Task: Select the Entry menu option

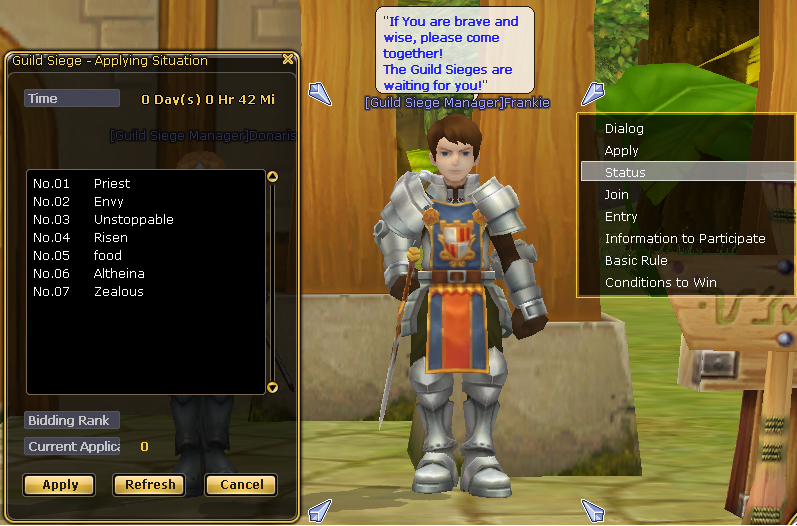Action: pyautogui.click(x=621, y=217)
